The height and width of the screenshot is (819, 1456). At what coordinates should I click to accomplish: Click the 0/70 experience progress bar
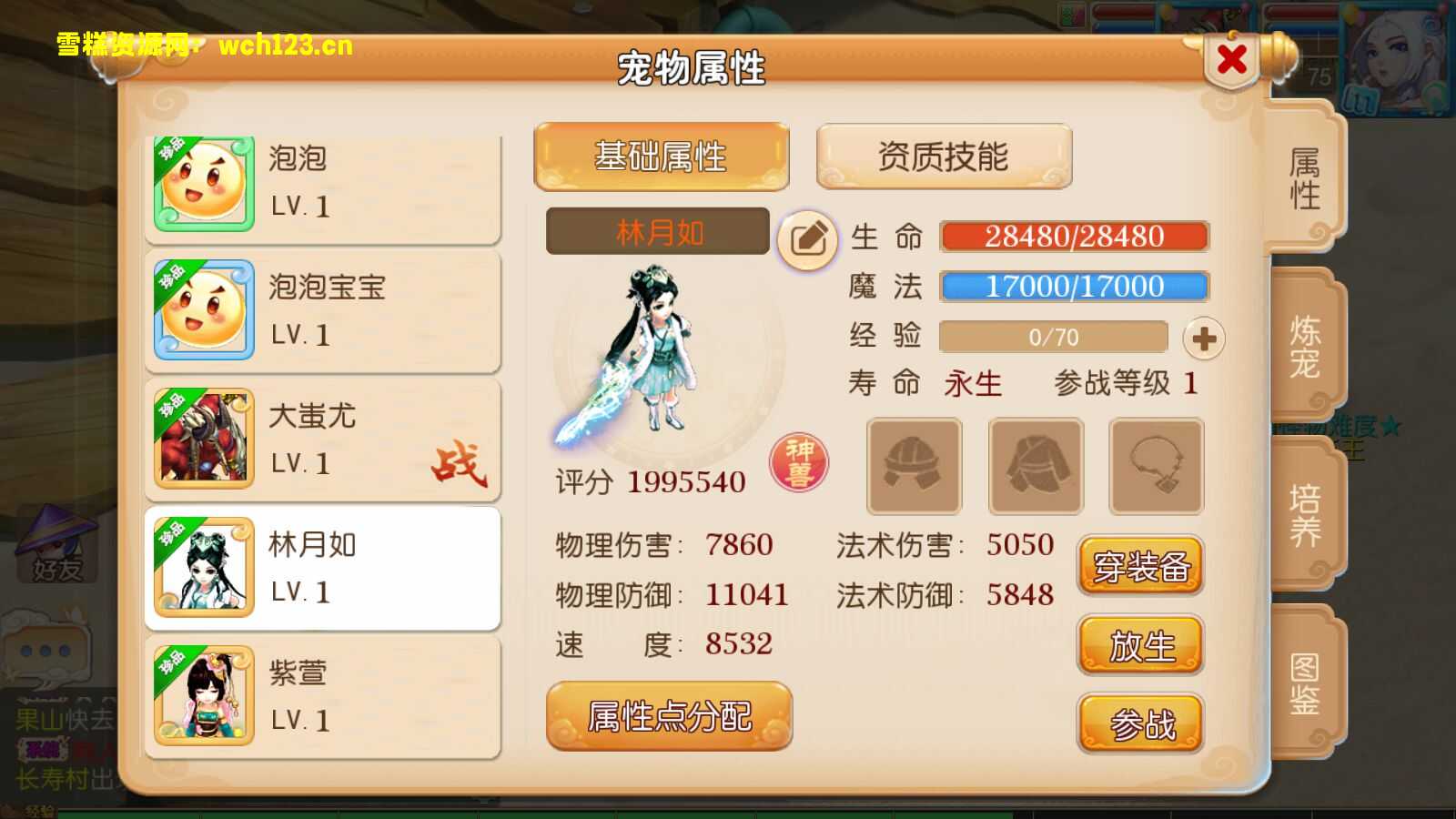pyautogui.click(x=1054, y=337)
